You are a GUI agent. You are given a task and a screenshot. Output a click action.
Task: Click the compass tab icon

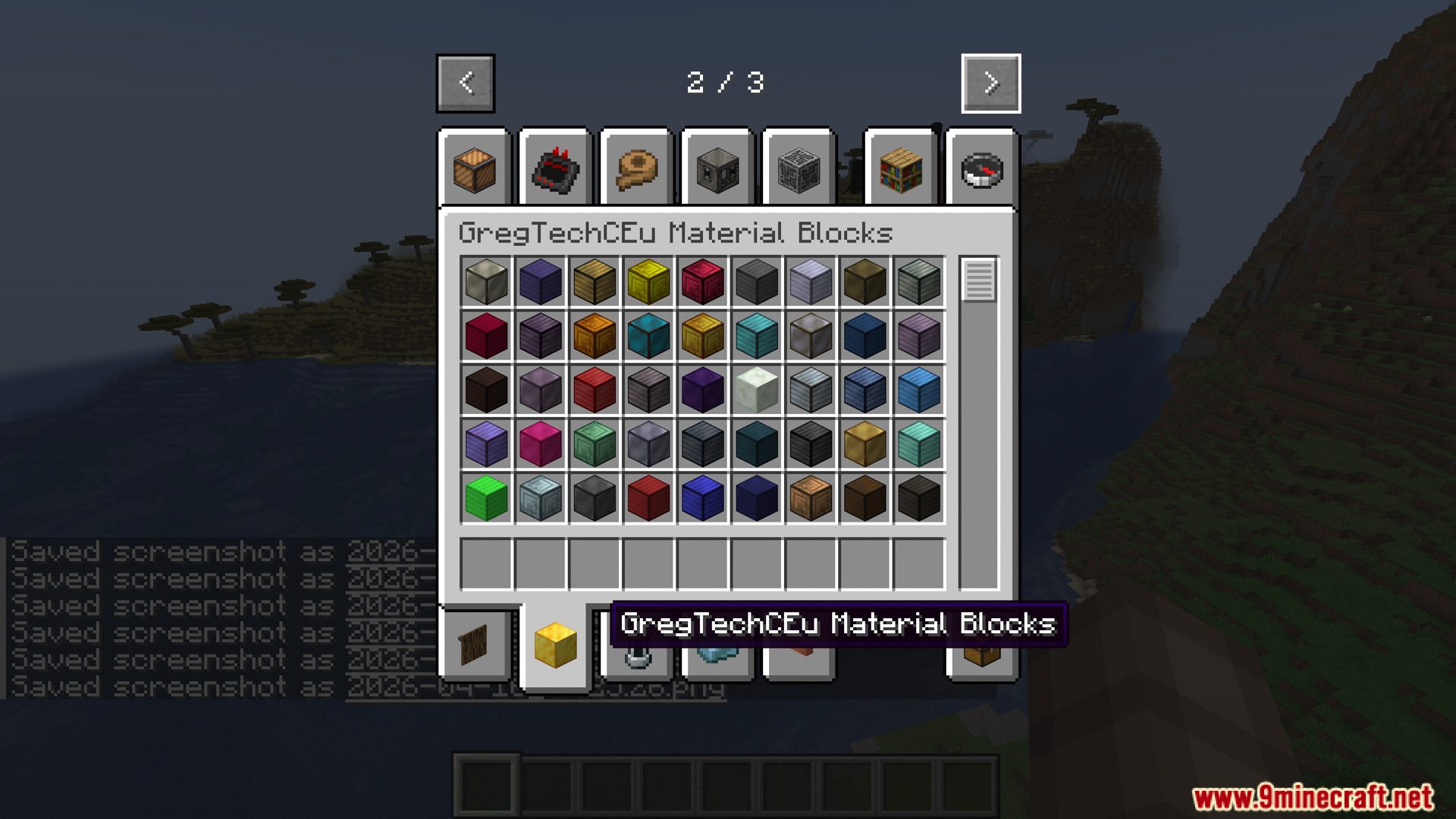coord(981,171)
